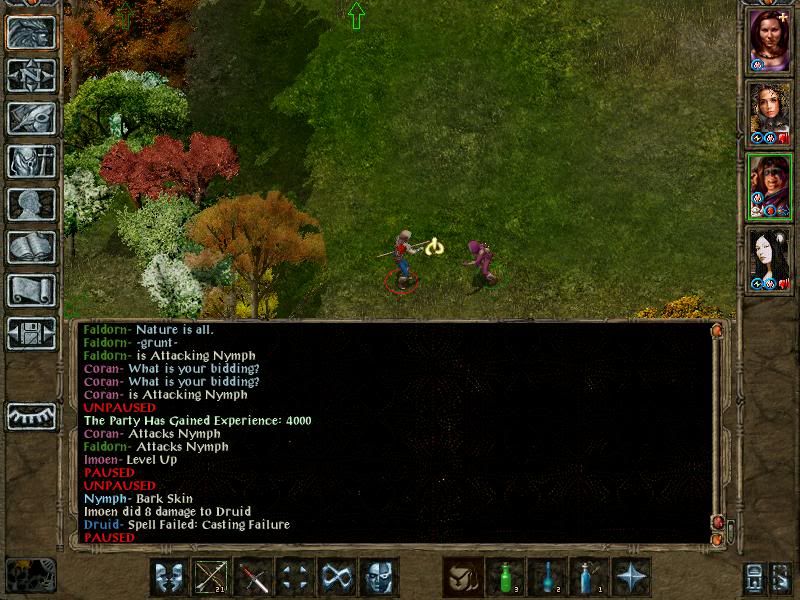The width and height of the screenshot is (800, 600).
Task: Select the second party member portrait
Action: pyautogui.click(x=771, y=114)
